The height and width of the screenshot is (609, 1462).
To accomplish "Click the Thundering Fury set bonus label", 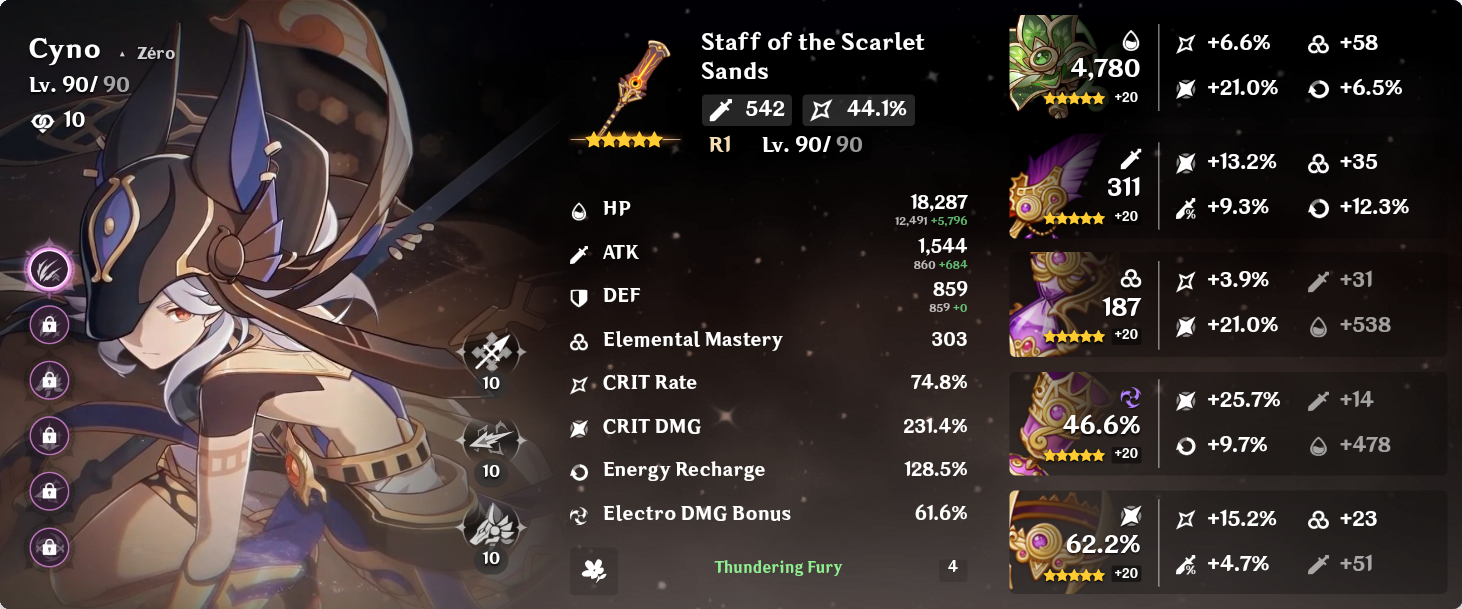I will 778,567.
